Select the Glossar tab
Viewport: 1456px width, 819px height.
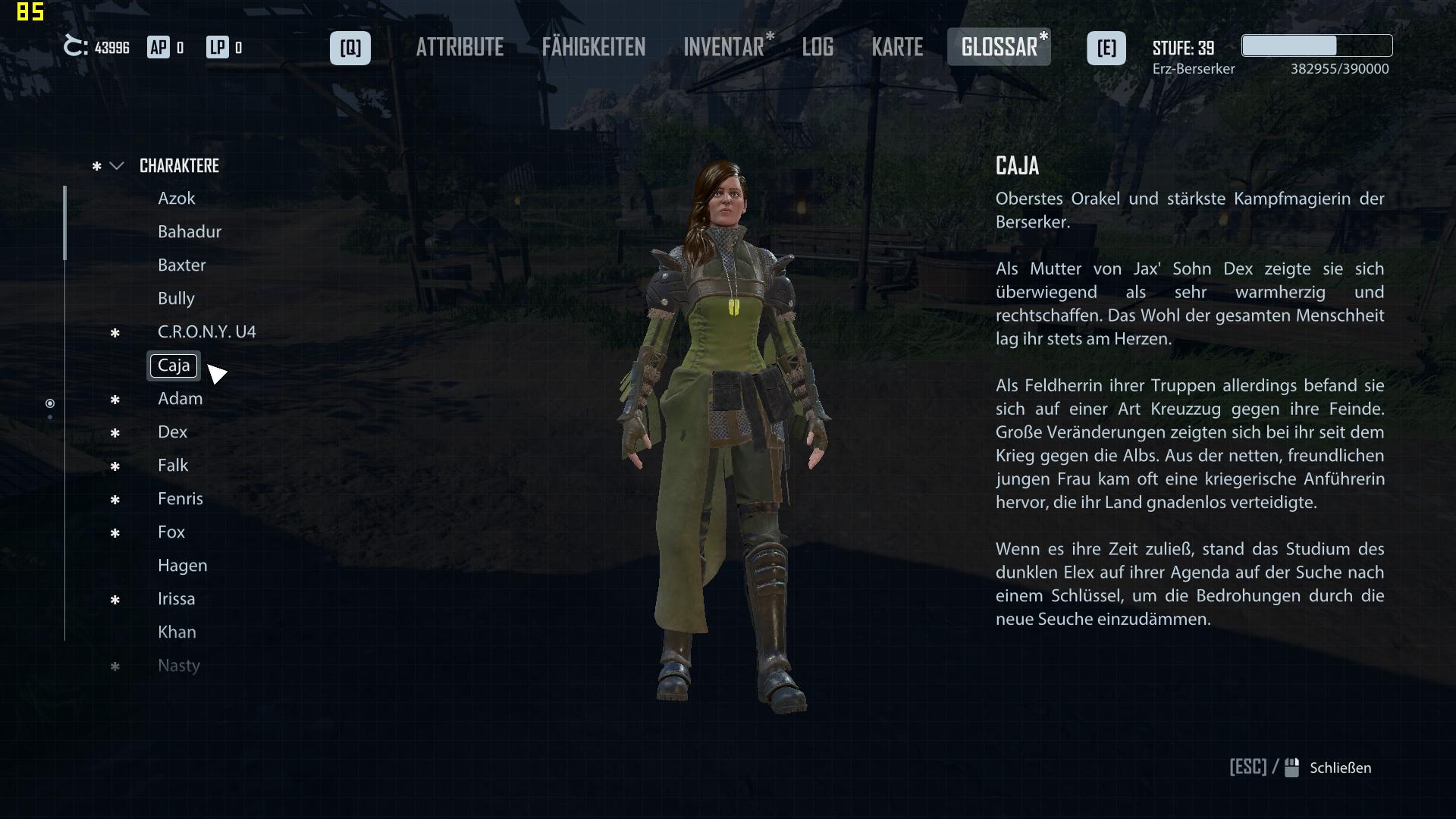999,48
